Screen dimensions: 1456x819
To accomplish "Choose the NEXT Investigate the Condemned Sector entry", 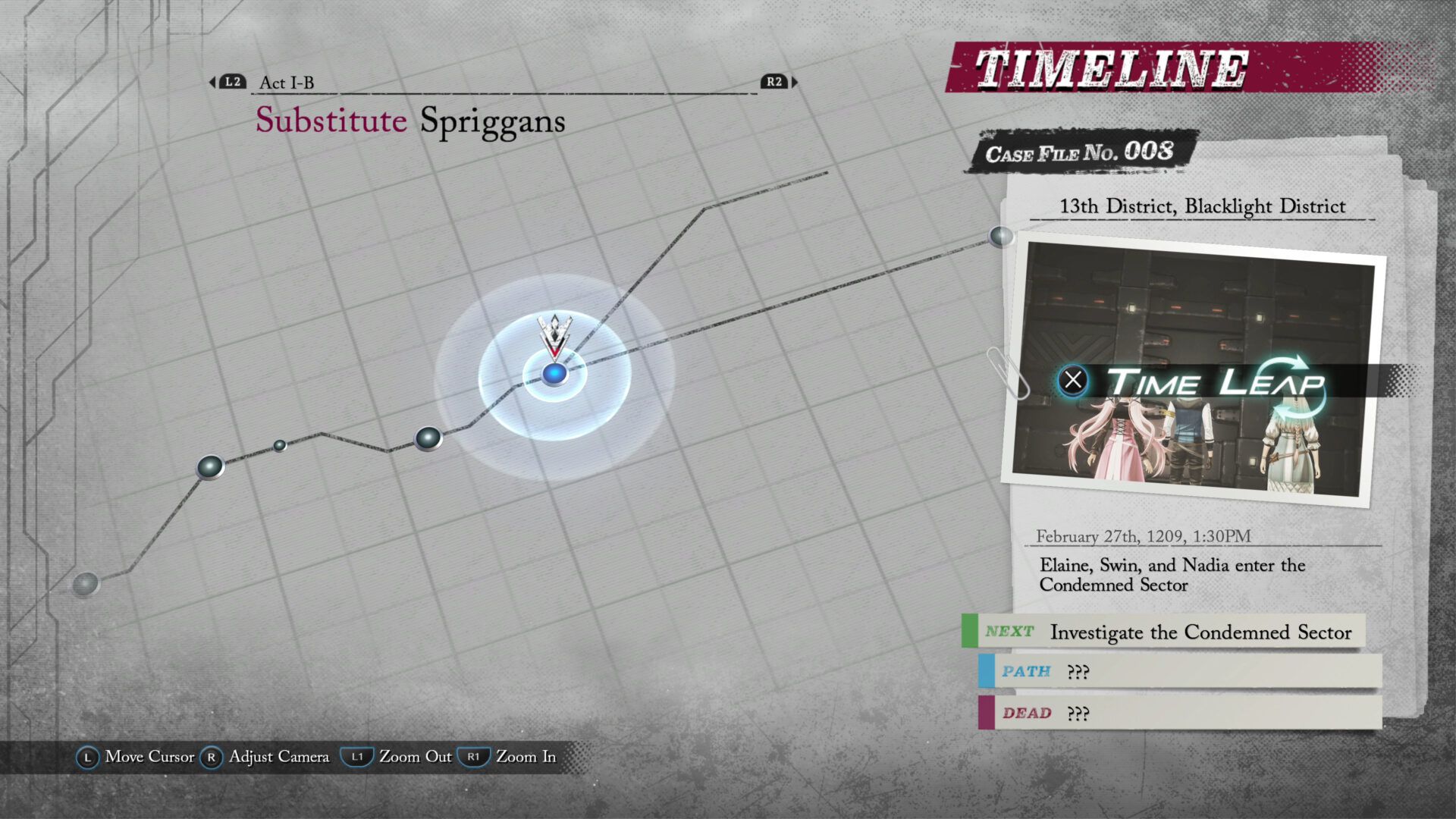I will 1168,632.
